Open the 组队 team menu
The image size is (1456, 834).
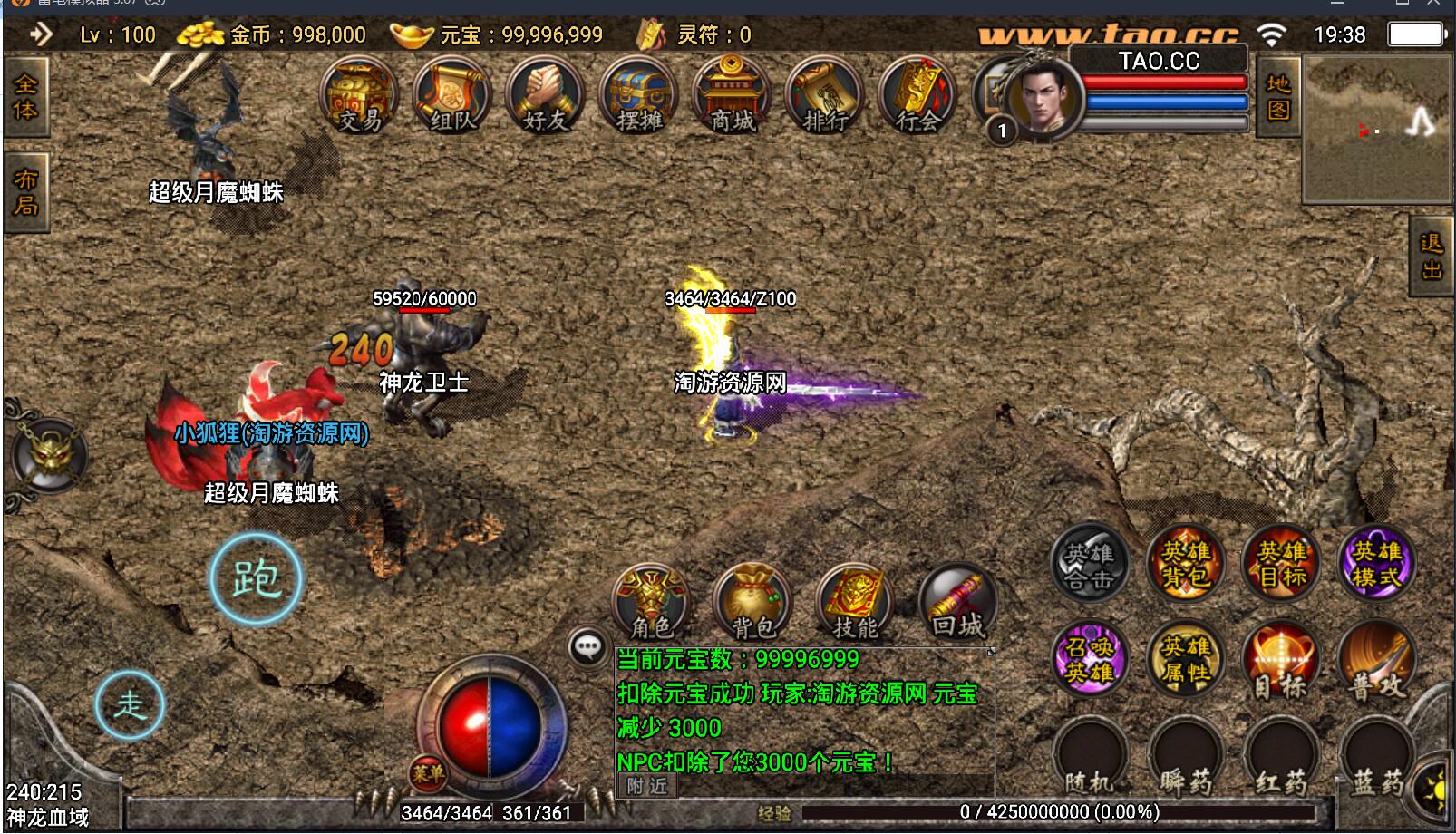451,98
